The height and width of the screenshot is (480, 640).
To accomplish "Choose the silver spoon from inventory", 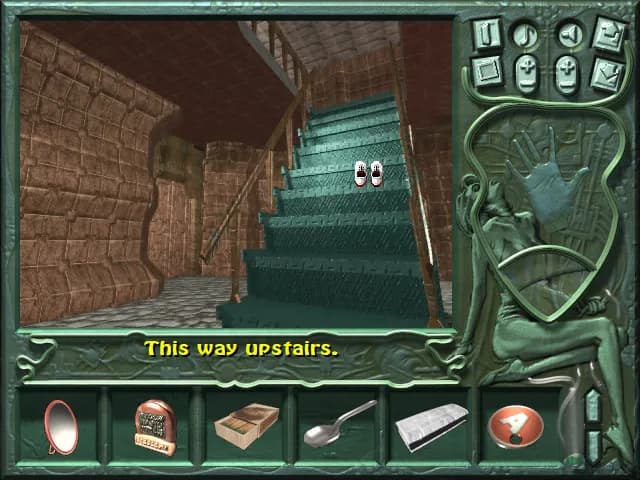I will pos(340,425).
